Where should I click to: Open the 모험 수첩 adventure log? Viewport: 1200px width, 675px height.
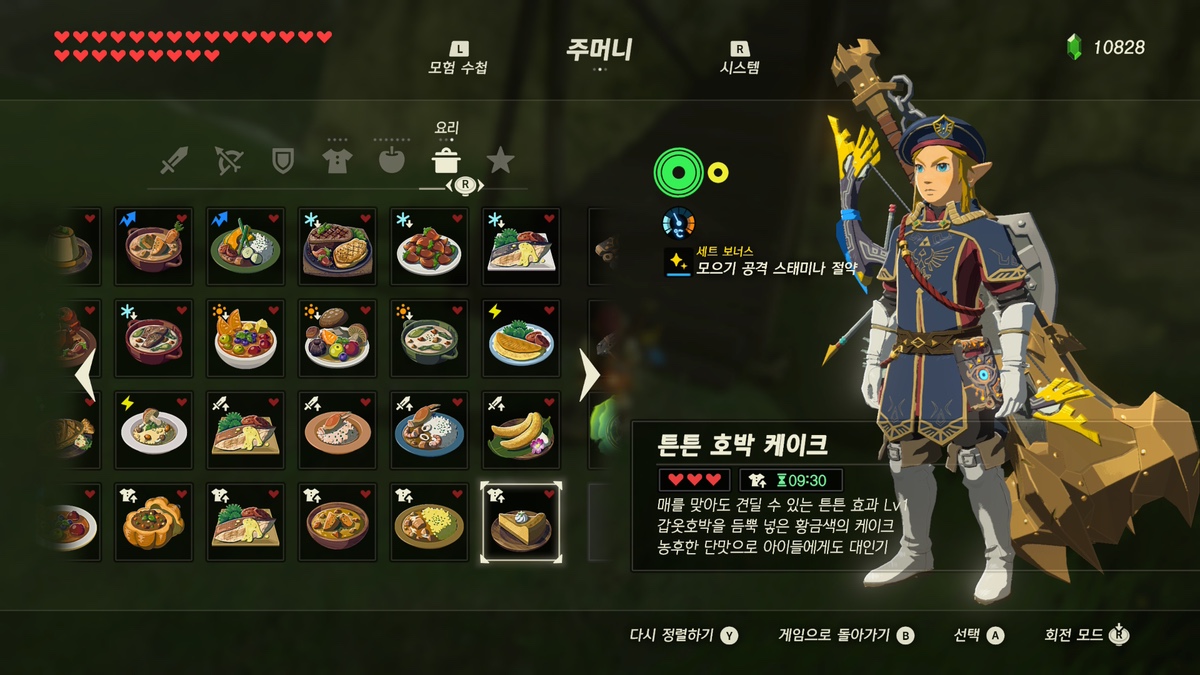[x=458, y=60]
